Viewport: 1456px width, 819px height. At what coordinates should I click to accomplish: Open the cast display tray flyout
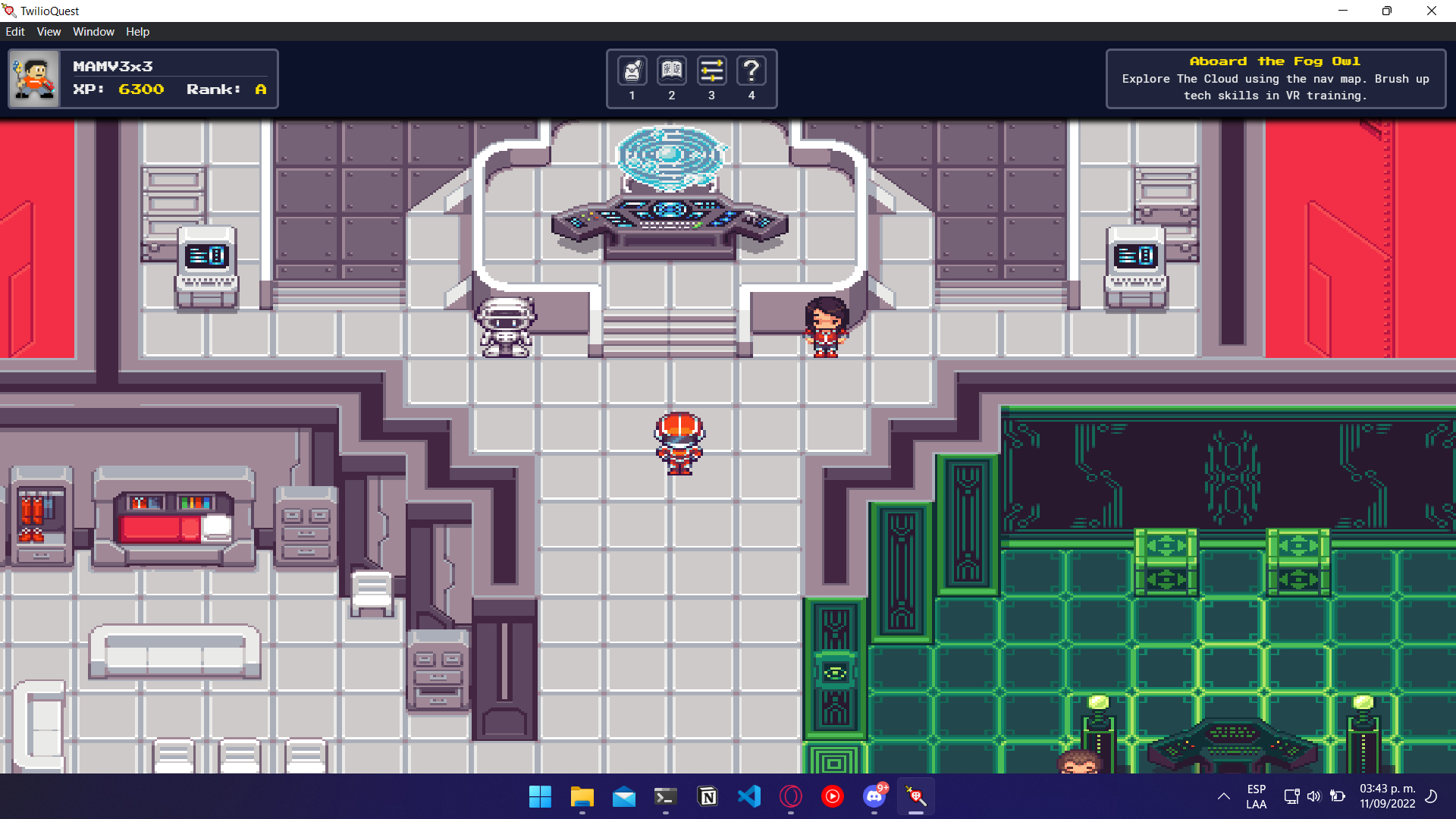[1290, 796]
